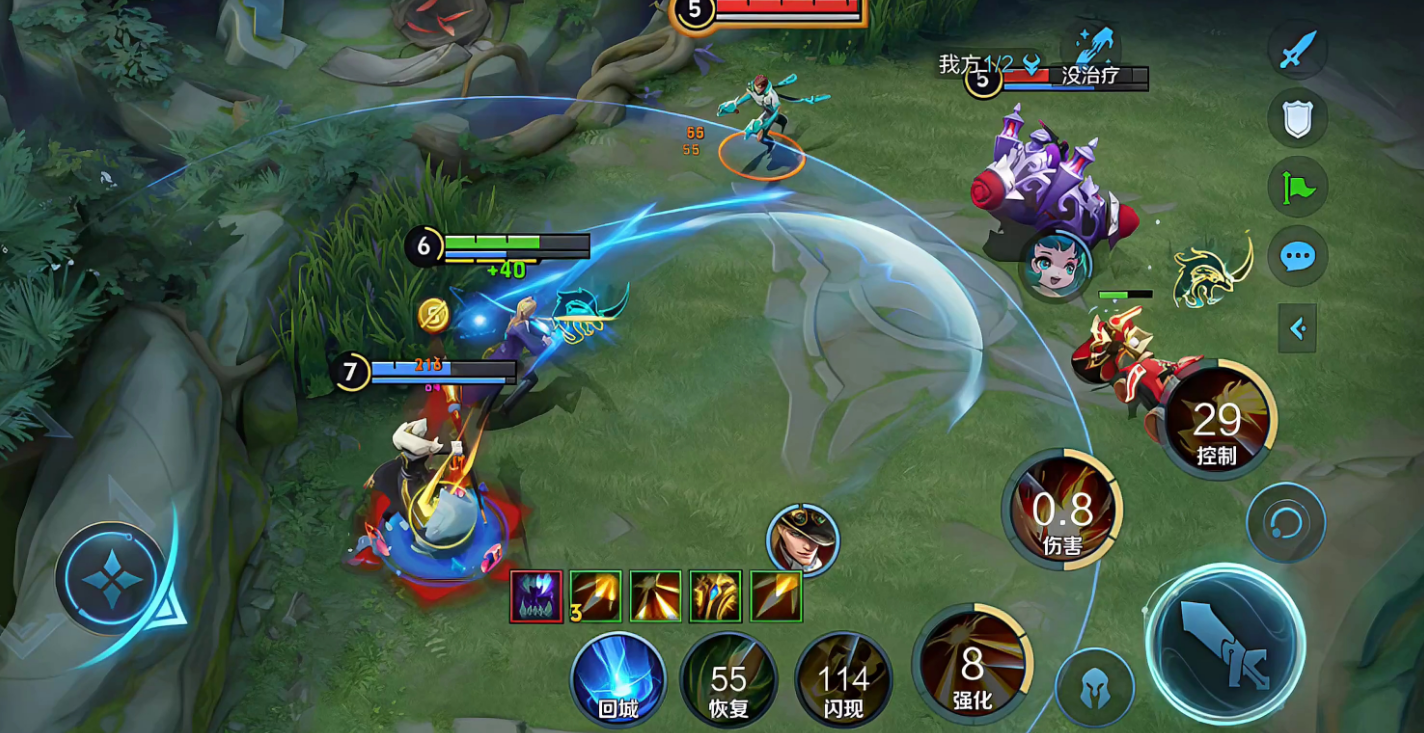
Task: Send the shield defend signal
Action: (x=1297, y=118)
